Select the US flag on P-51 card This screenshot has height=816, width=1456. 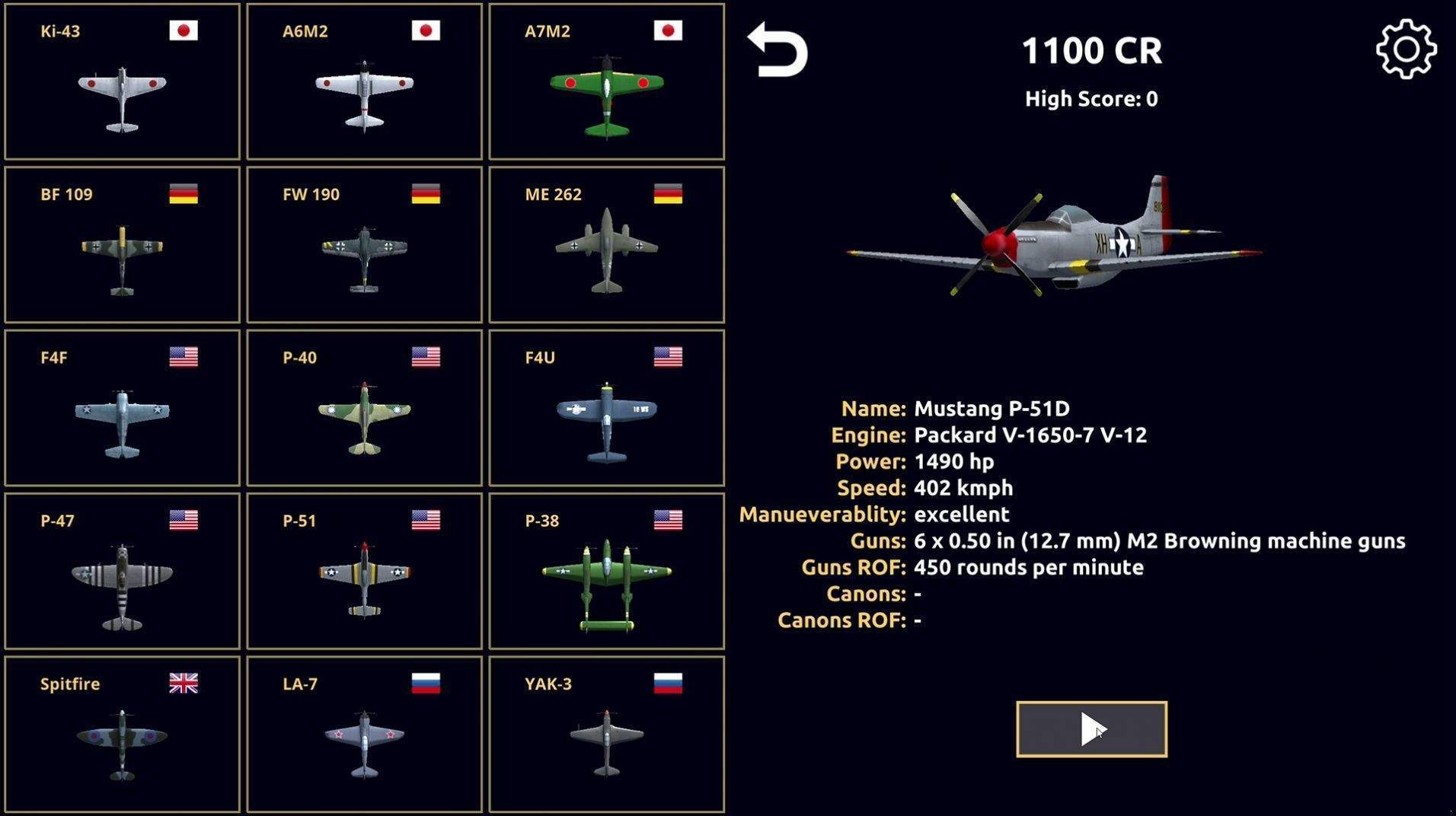tap(425, 521)
